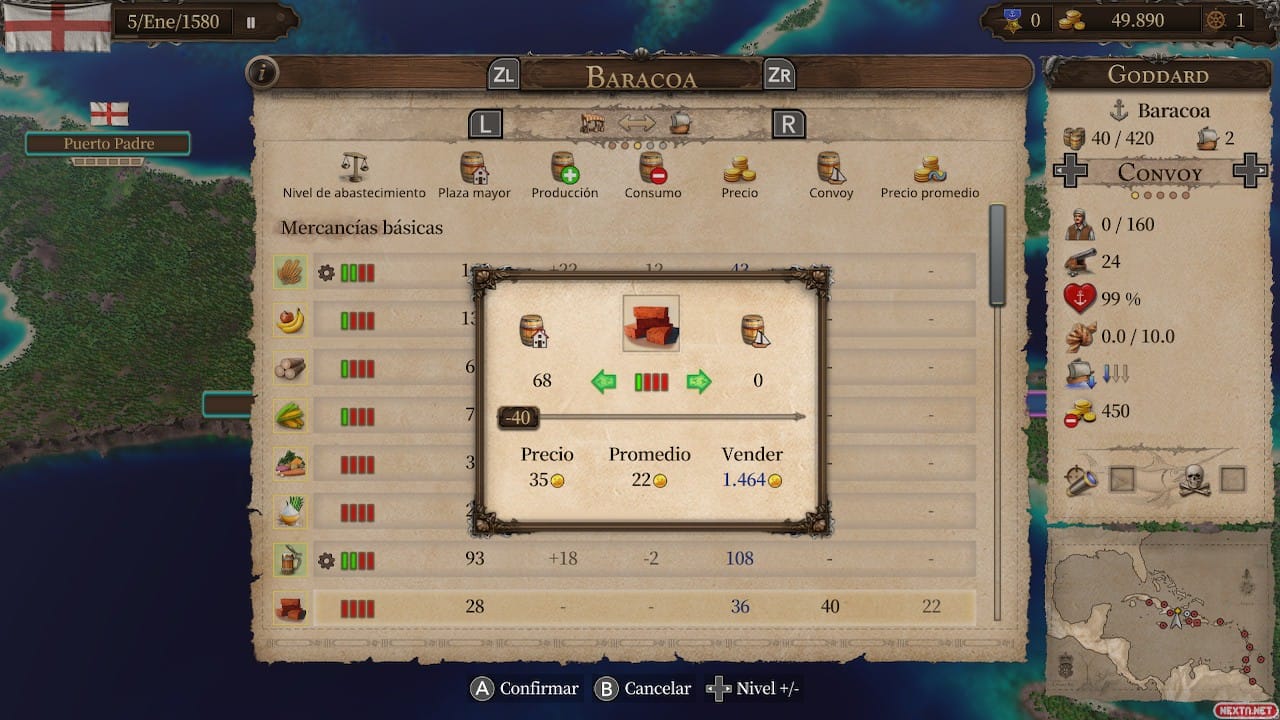This screenshot has height=720, width=1280.
Task: Click the beer mug goods icon
Action: point(290,559)
